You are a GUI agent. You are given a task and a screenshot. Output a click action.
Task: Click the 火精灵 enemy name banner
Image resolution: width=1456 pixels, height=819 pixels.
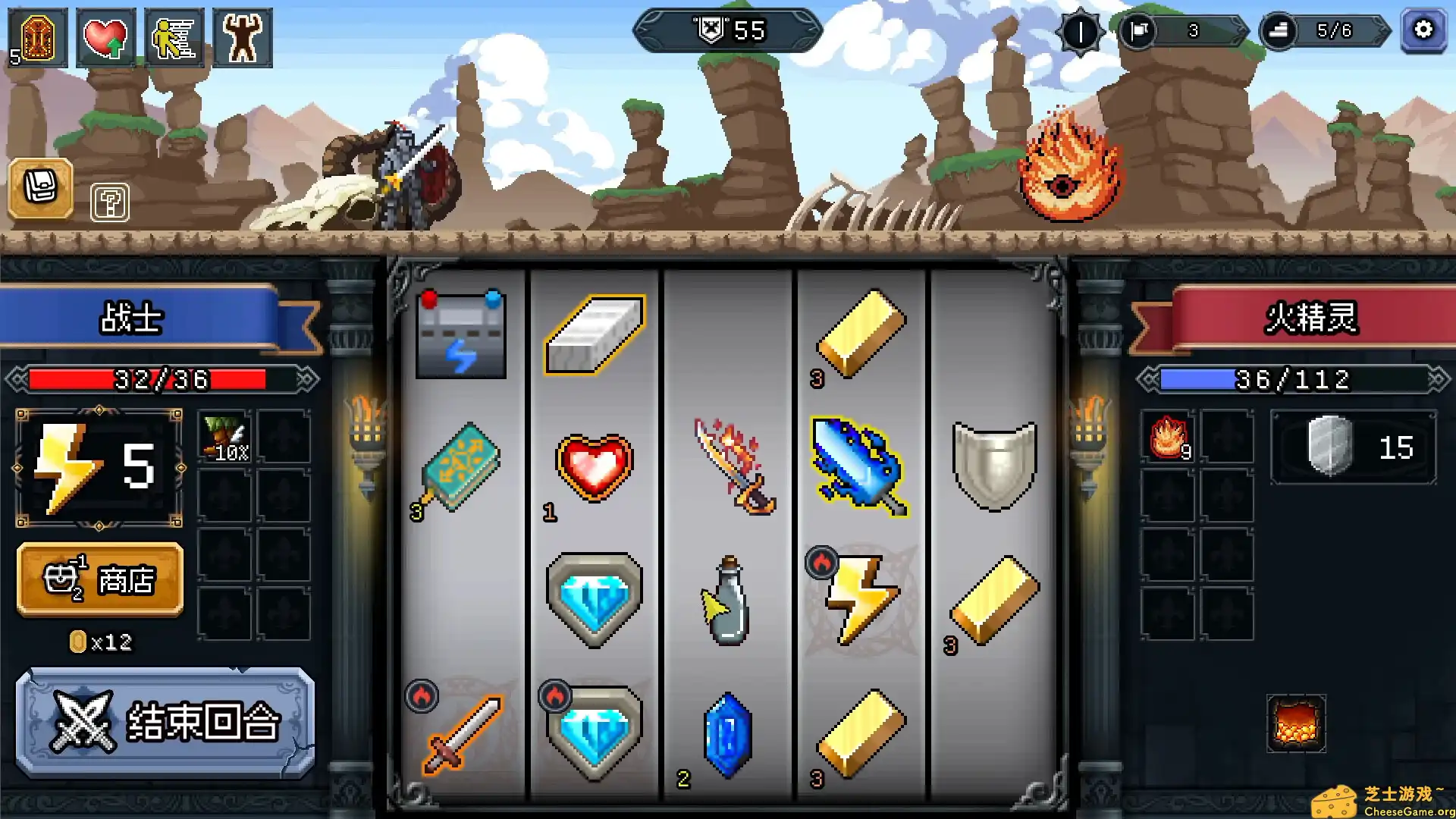click(x=1312, y=318)
